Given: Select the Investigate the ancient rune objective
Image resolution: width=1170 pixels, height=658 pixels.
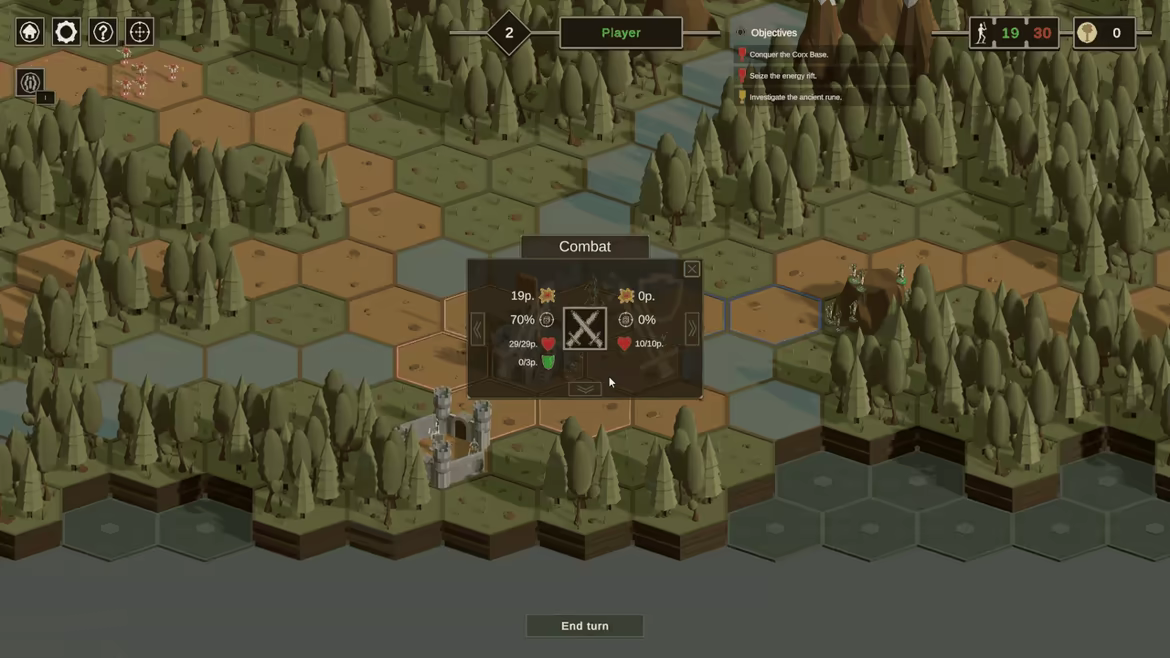Looking at the screenshot, I should (x=795, y=97).
